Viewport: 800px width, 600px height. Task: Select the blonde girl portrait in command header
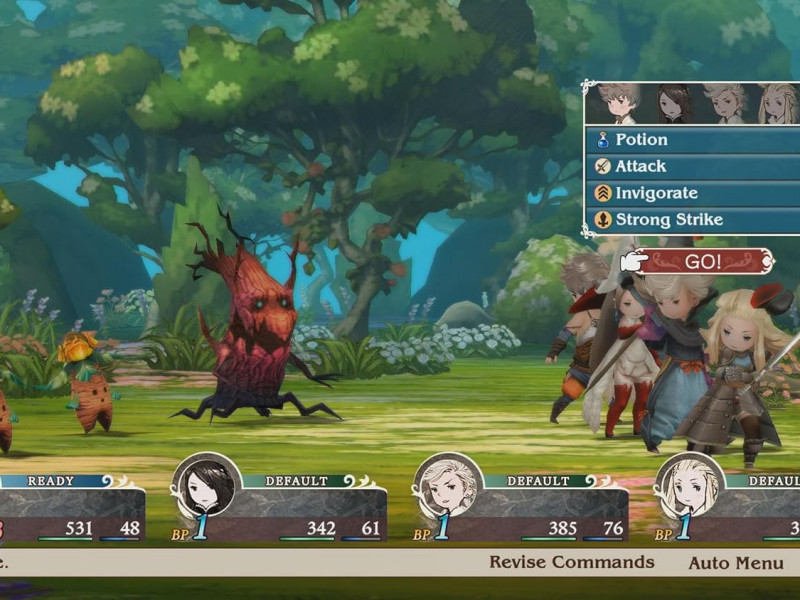click(777, 103)
